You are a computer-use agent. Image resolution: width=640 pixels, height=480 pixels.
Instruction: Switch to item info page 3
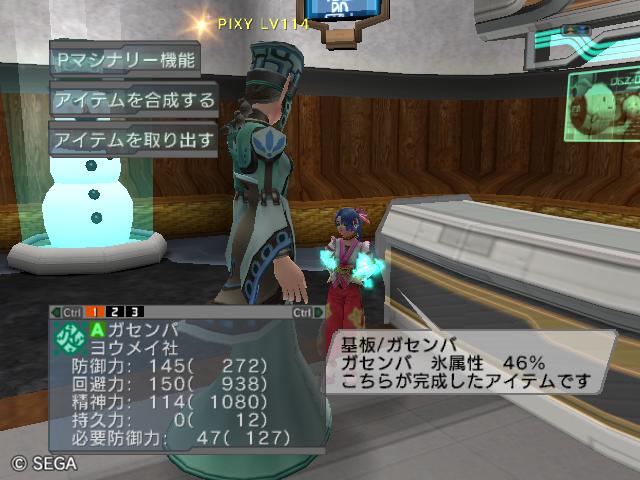coord(134,313)
